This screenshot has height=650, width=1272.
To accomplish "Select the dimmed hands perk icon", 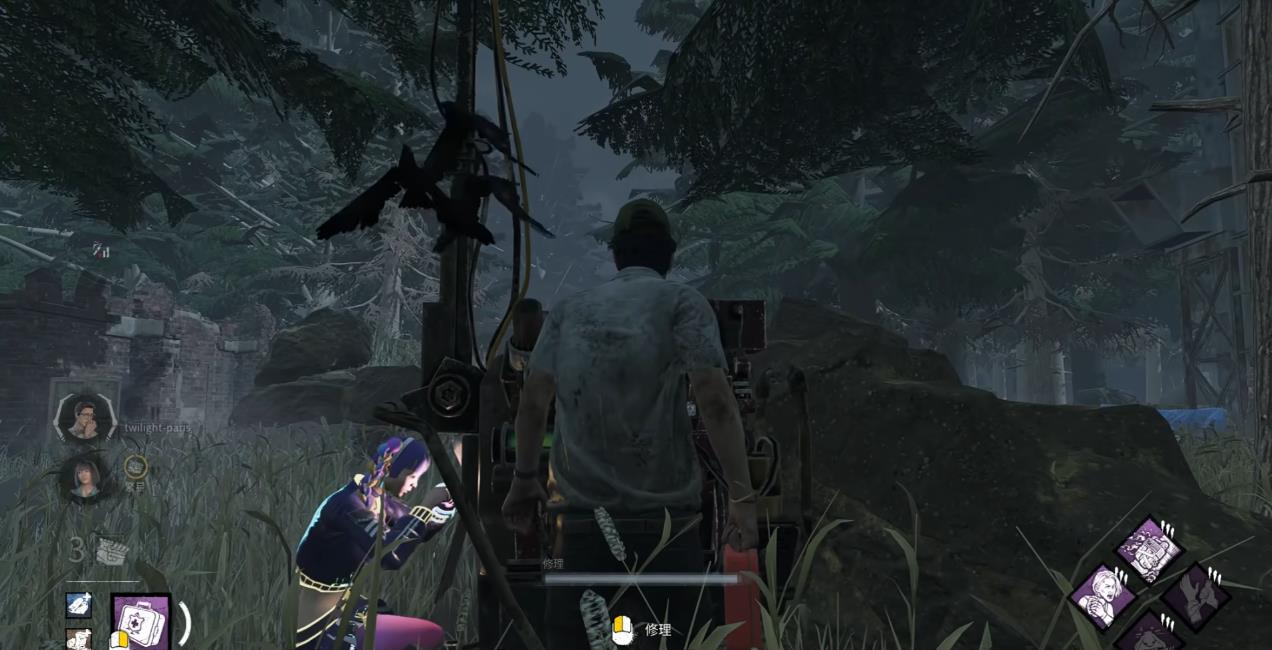I will (1196, 596).
